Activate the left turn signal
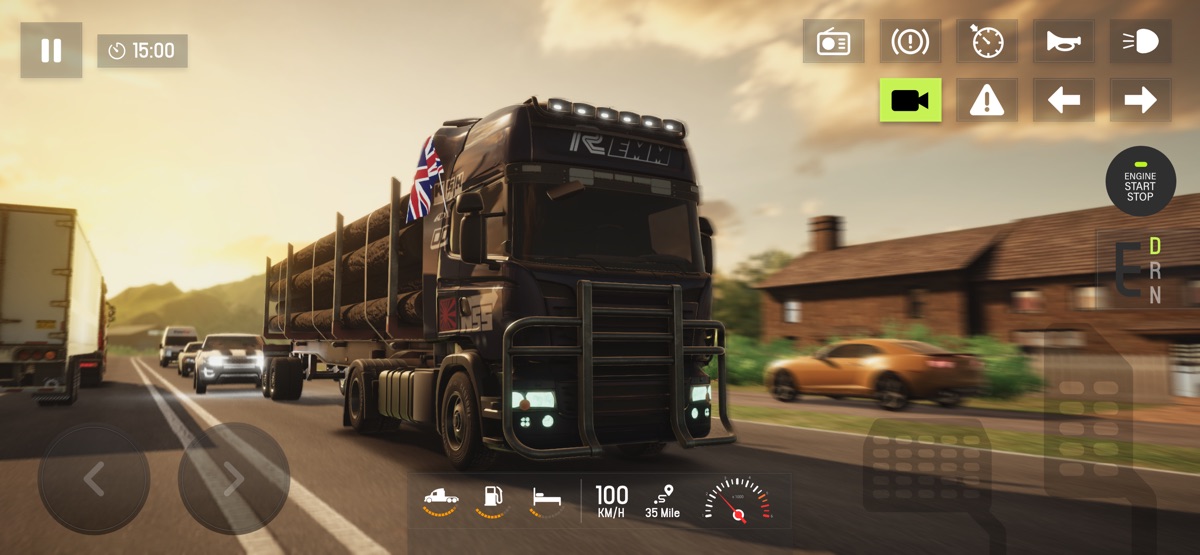The image size is (1200, 555). (1063, 100)
